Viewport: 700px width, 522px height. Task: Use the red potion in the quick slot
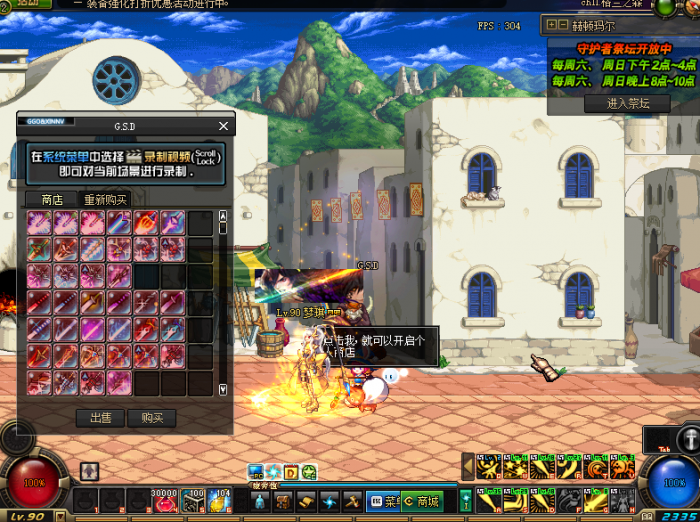(x=163, y=501)
